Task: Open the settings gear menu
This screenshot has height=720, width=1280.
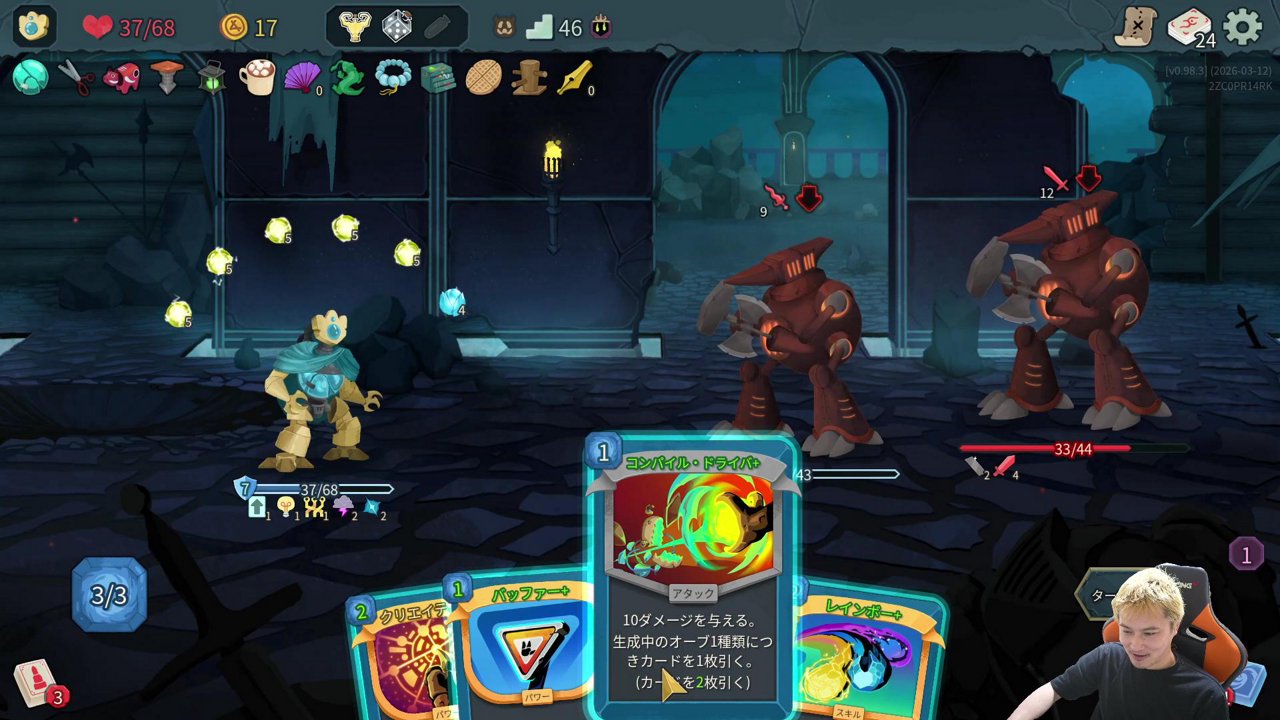Action: pyautogui.click(x=1243, y=27)
